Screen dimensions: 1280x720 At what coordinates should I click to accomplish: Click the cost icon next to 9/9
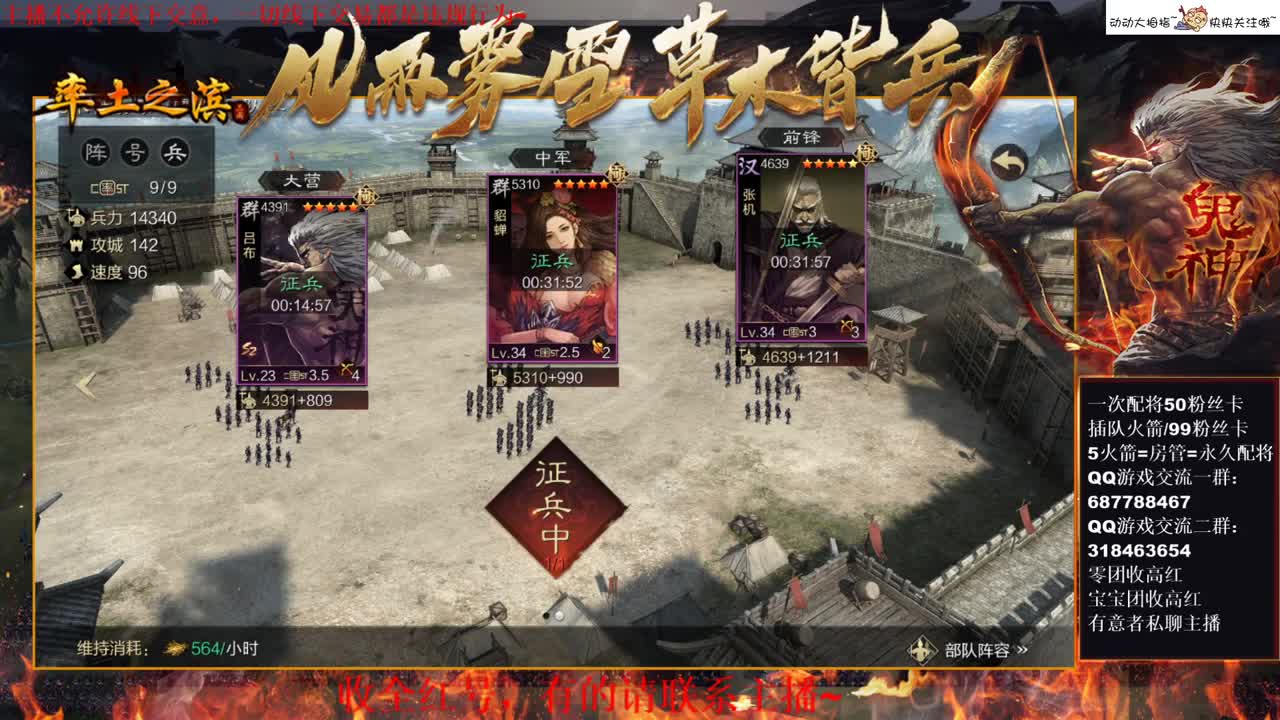[x=107, y=186]
